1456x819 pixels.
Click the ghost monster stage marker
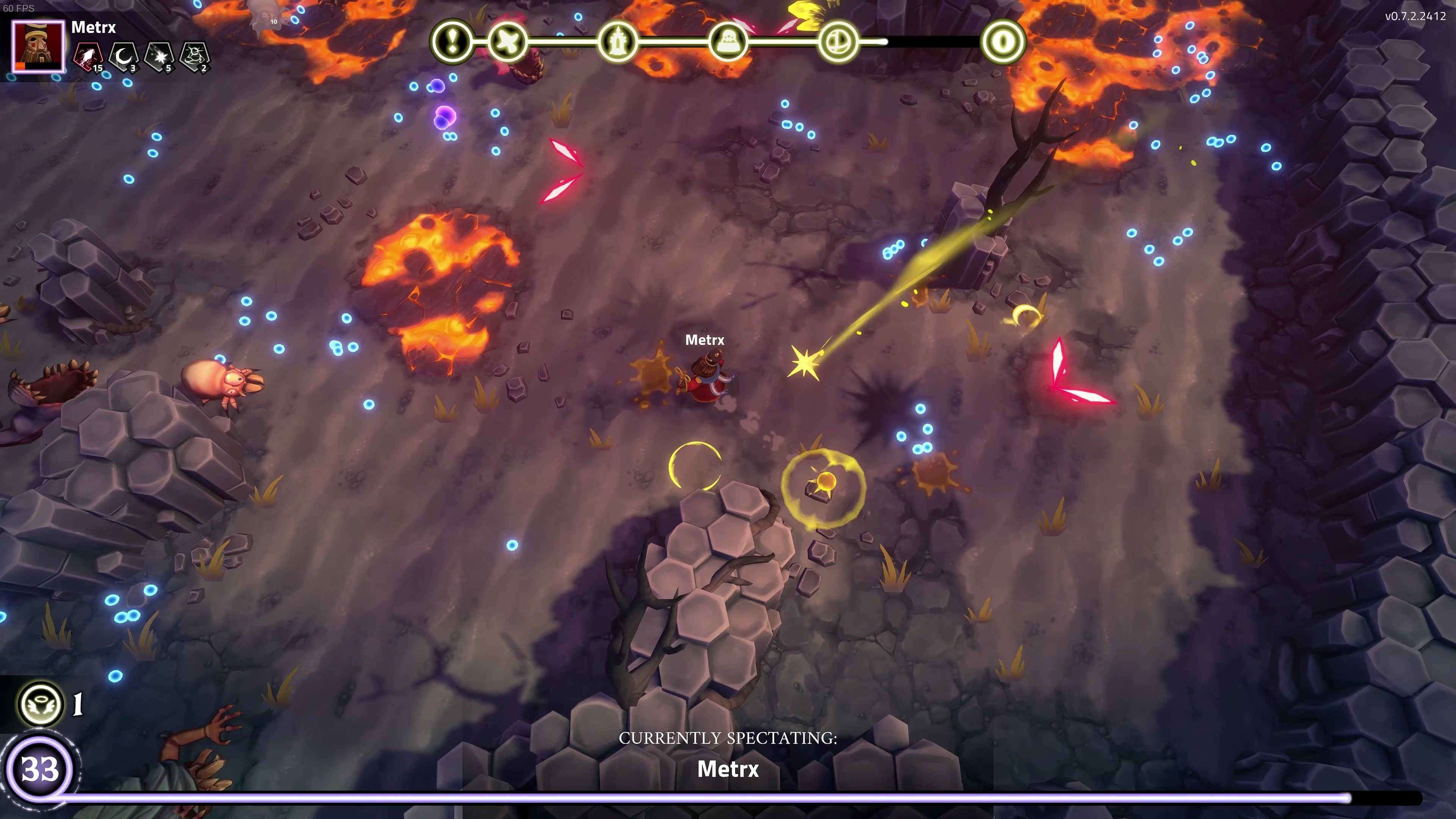coord(727,41)
